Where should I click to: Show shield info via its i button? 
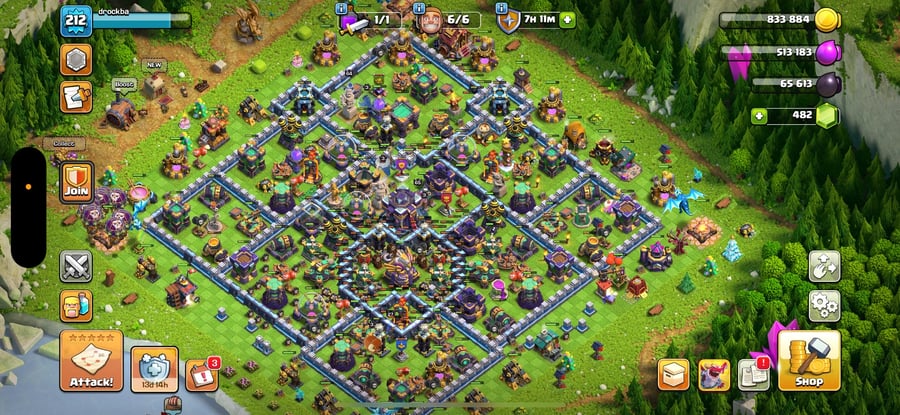500,8
